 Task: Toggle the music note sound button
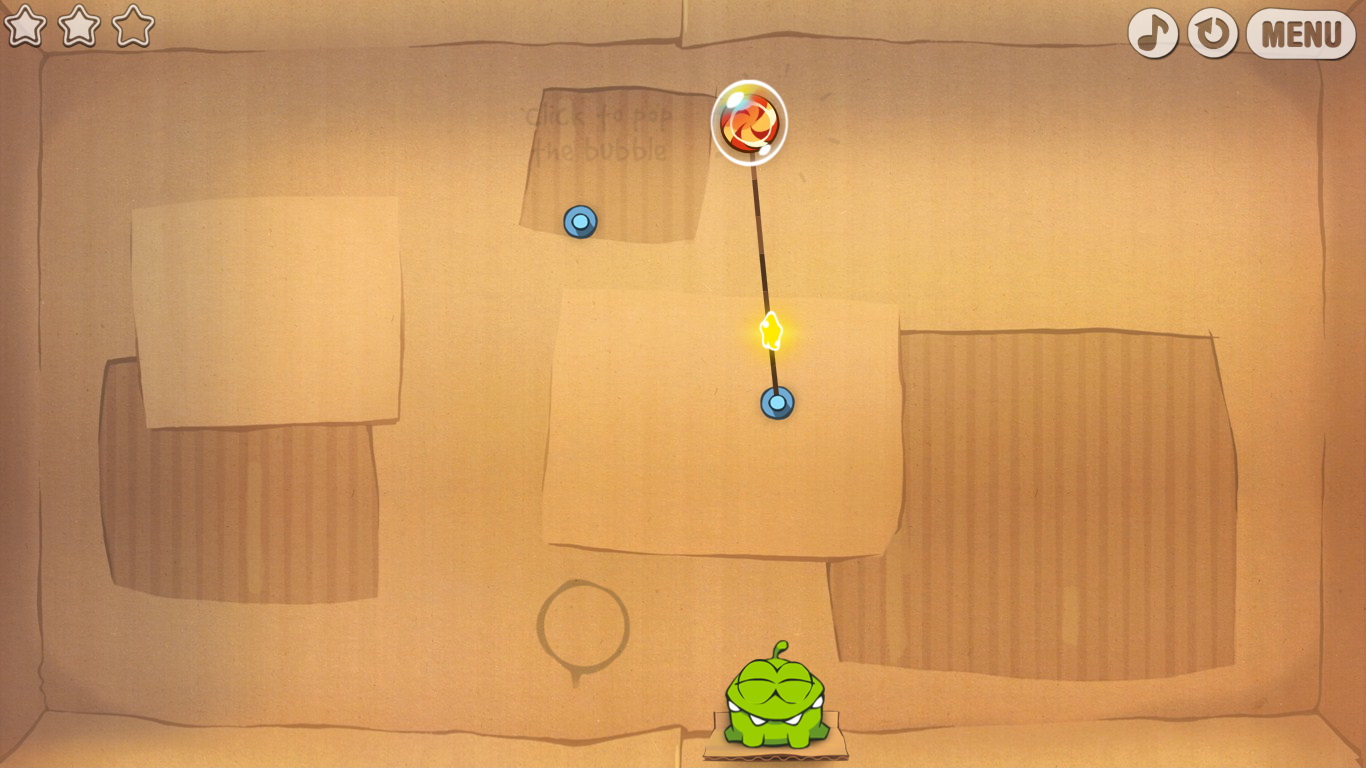1153,33
